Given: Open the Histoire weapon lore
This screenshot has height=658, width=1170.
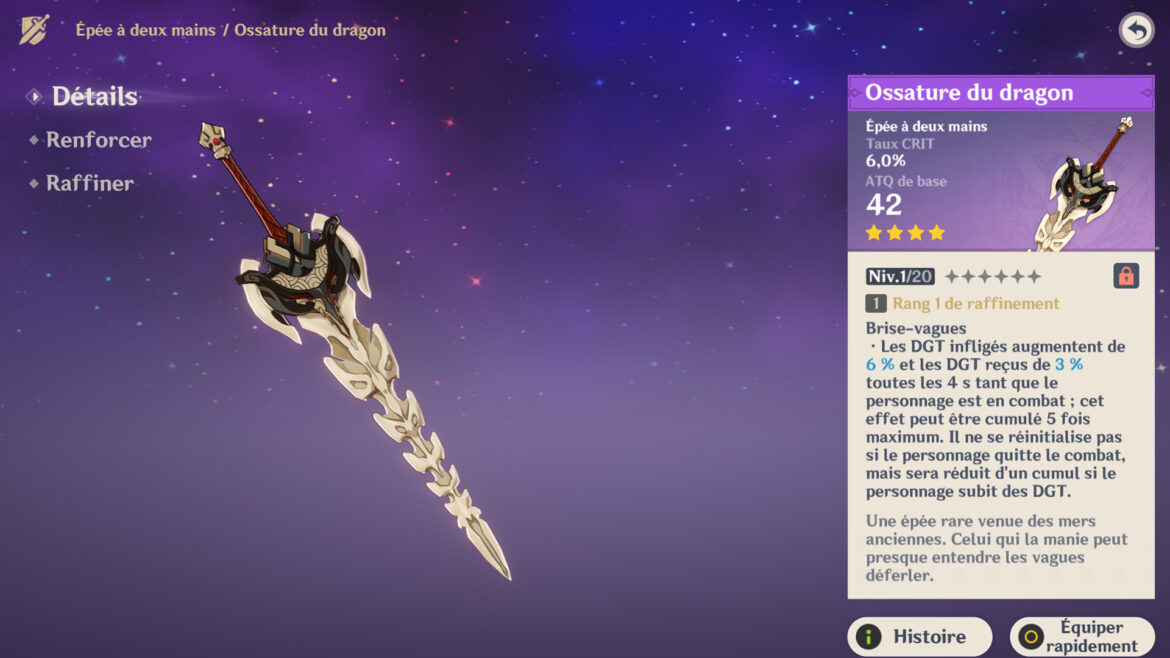Looking at the screenshot, I should click(x=919, y=637).
